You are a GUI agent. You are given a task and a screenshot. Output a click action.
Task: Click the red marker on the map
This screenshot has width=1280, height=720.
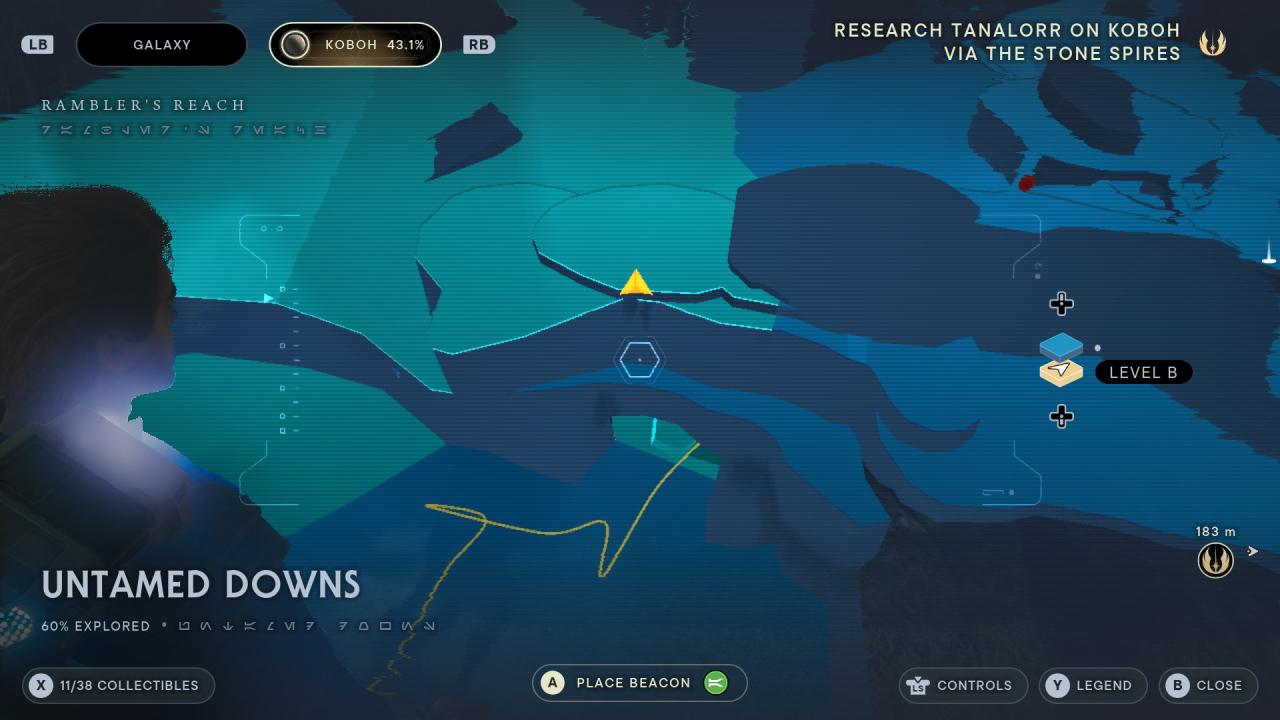click(x=1026, y=183)
